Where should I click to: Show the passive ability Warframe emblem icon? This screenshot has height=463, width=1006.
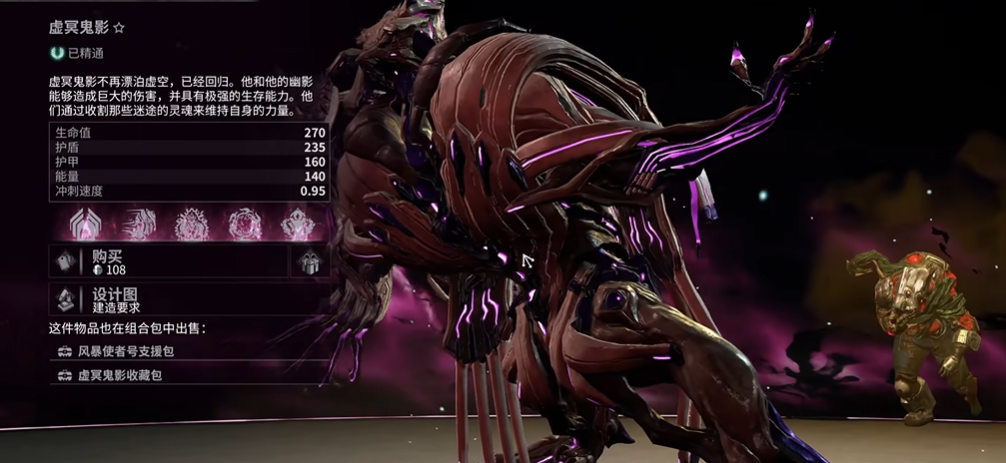(87, 224)
